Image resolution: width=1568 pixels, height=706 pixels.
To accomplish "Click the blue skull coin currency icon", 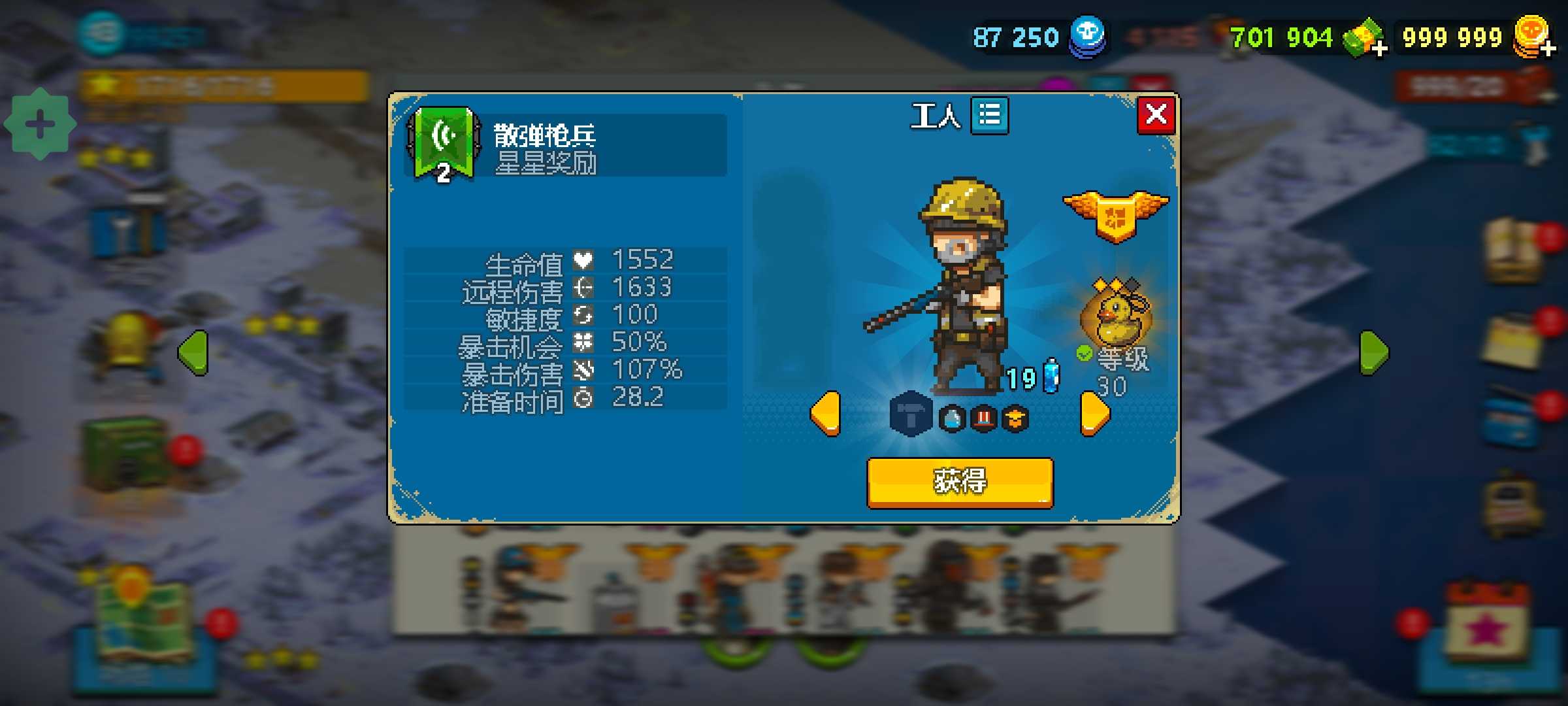I will coord(1087,36).
